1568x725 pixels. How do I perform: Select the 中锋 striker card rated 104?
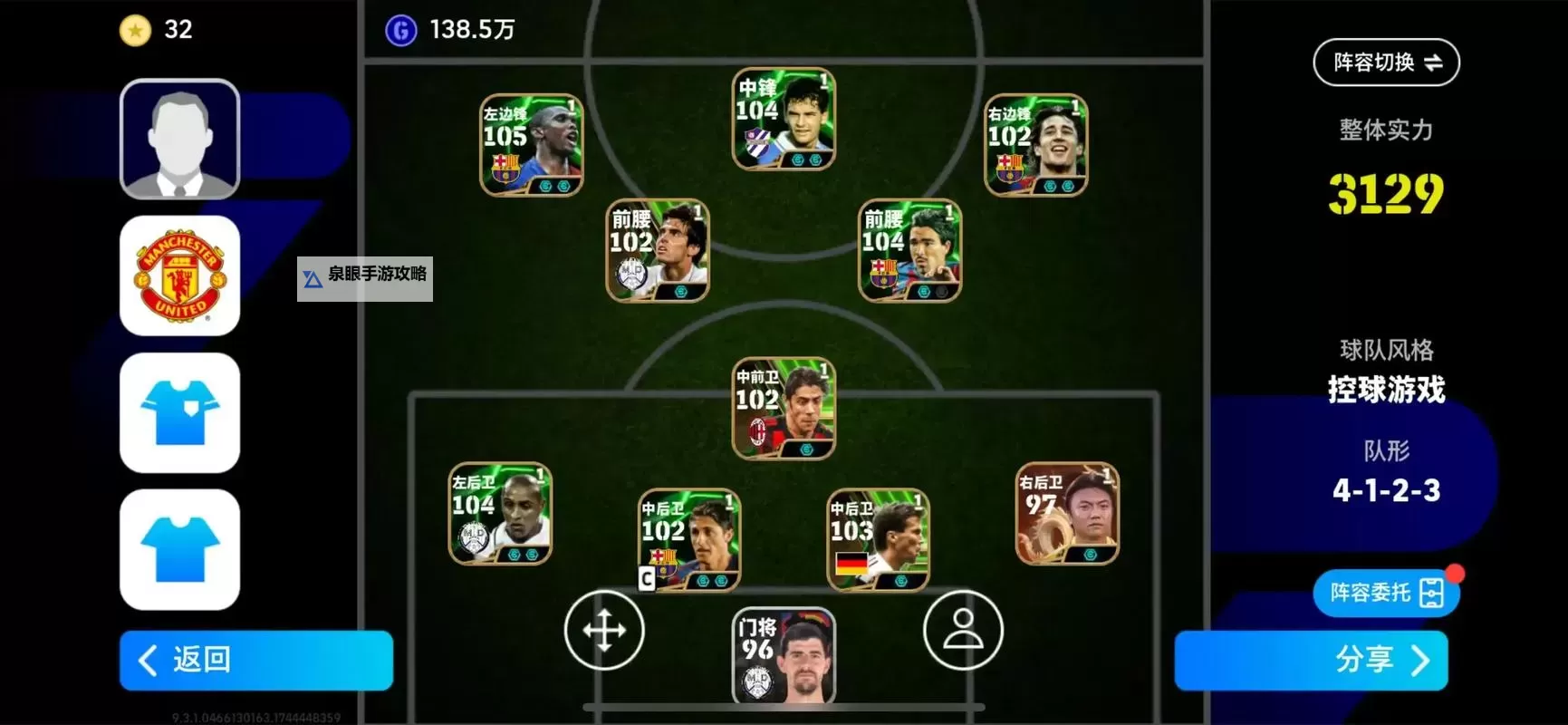coord(783,118)
